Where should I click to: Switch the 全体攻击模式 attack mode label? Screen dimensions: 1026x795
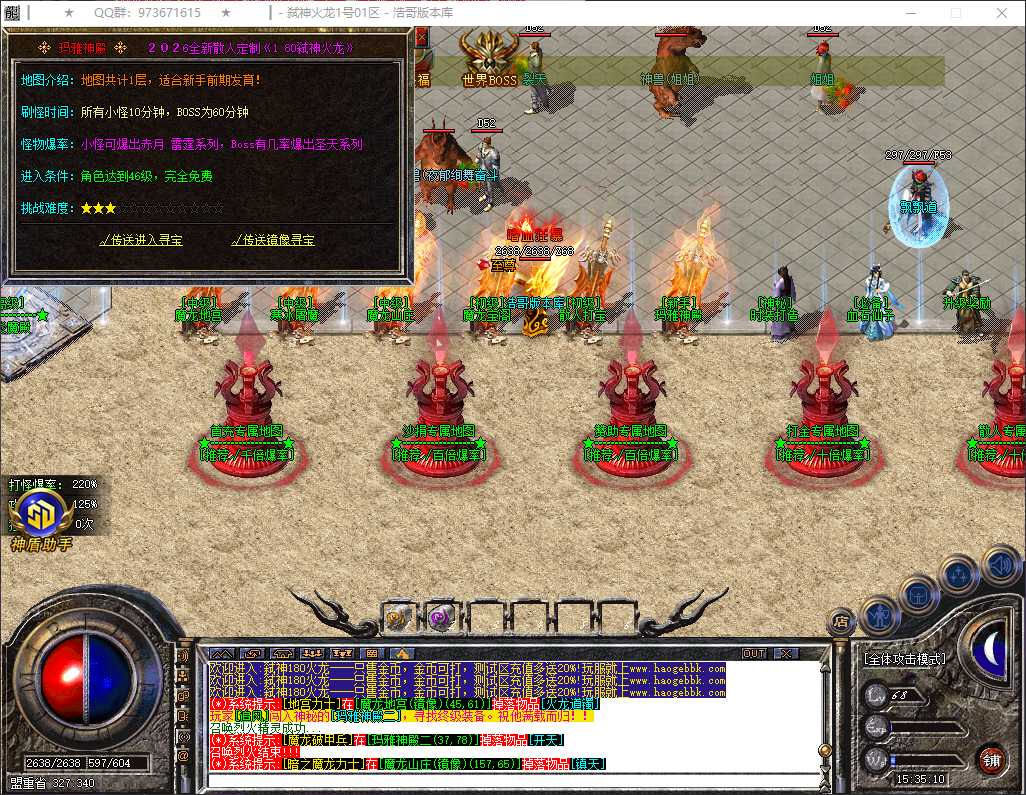tap(904, 660)
